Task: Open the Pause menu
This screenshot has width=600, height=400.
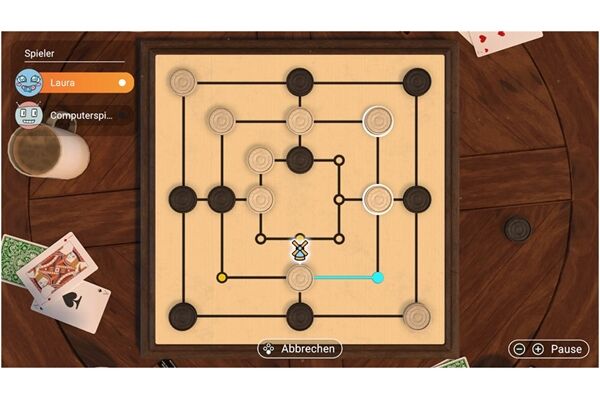Action: pyautogui.click(x=549, y=349)
